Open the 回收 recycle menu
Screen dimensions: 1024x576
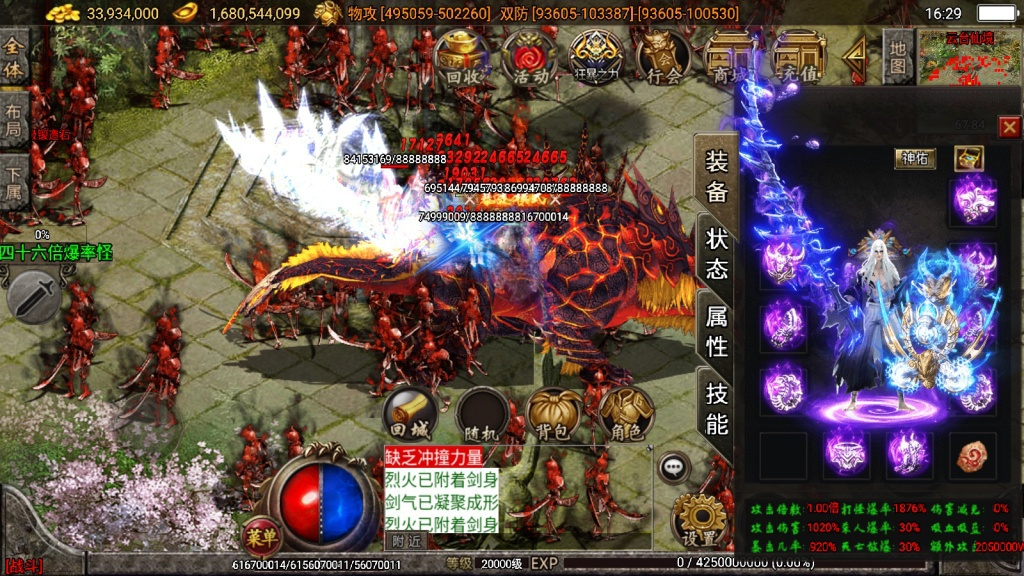pos(463,57)
